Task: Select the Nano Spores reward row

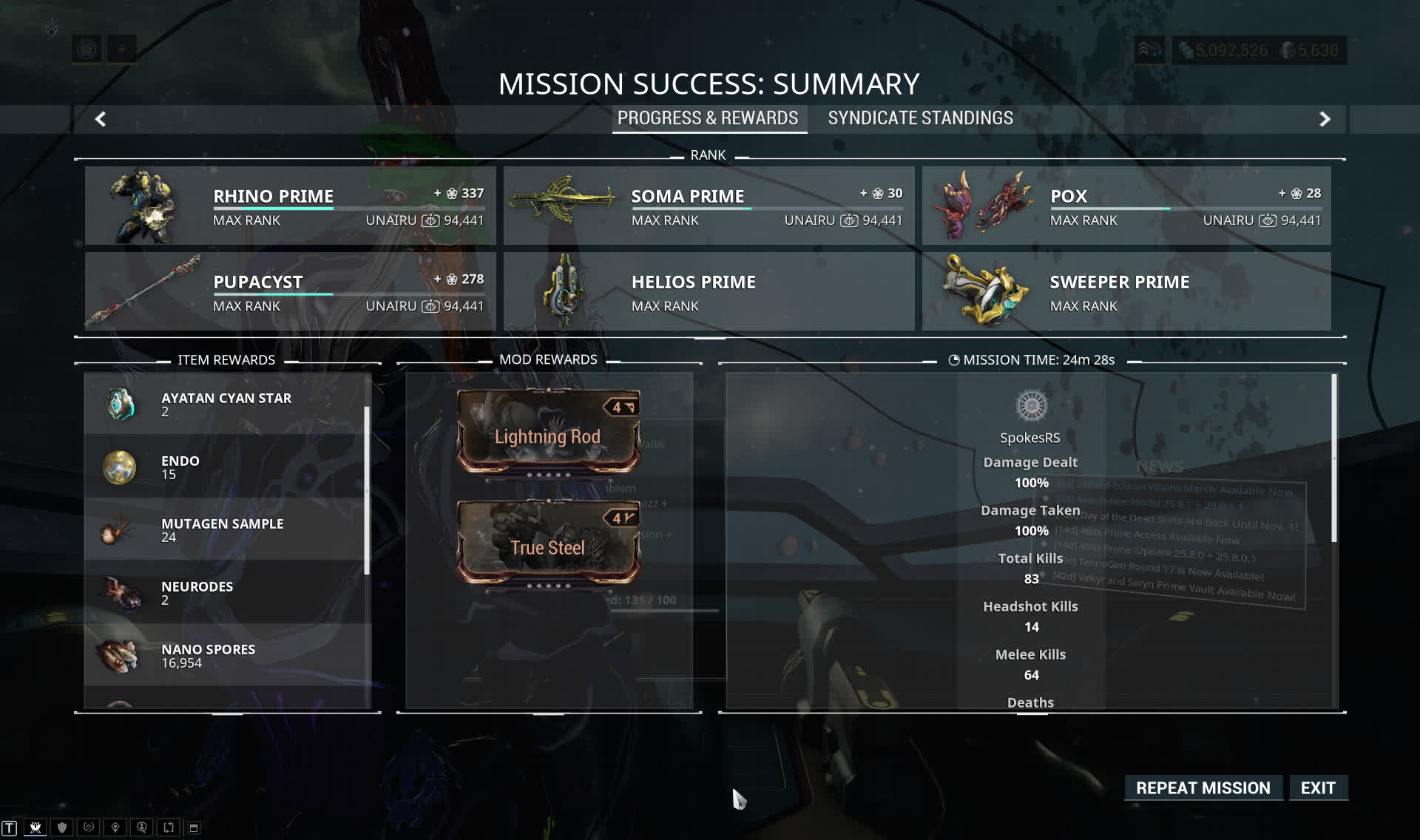Action: click(x=226, y=655)
